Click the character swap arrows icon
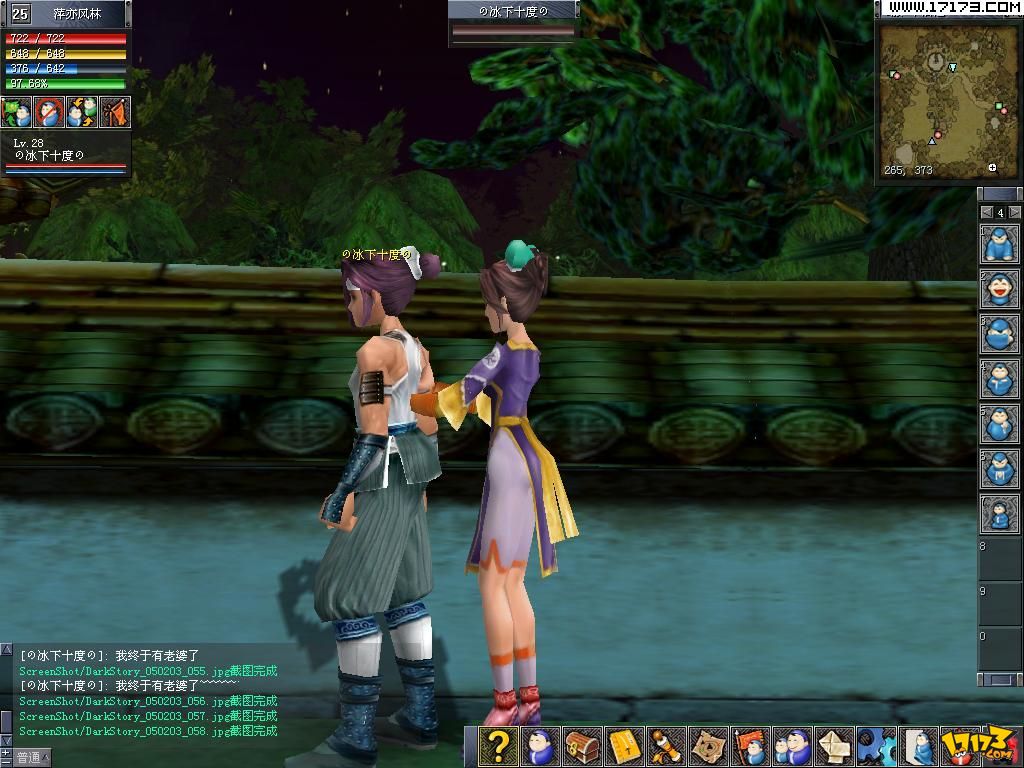Screen dimensions: 1024x768 pos(82,112)
